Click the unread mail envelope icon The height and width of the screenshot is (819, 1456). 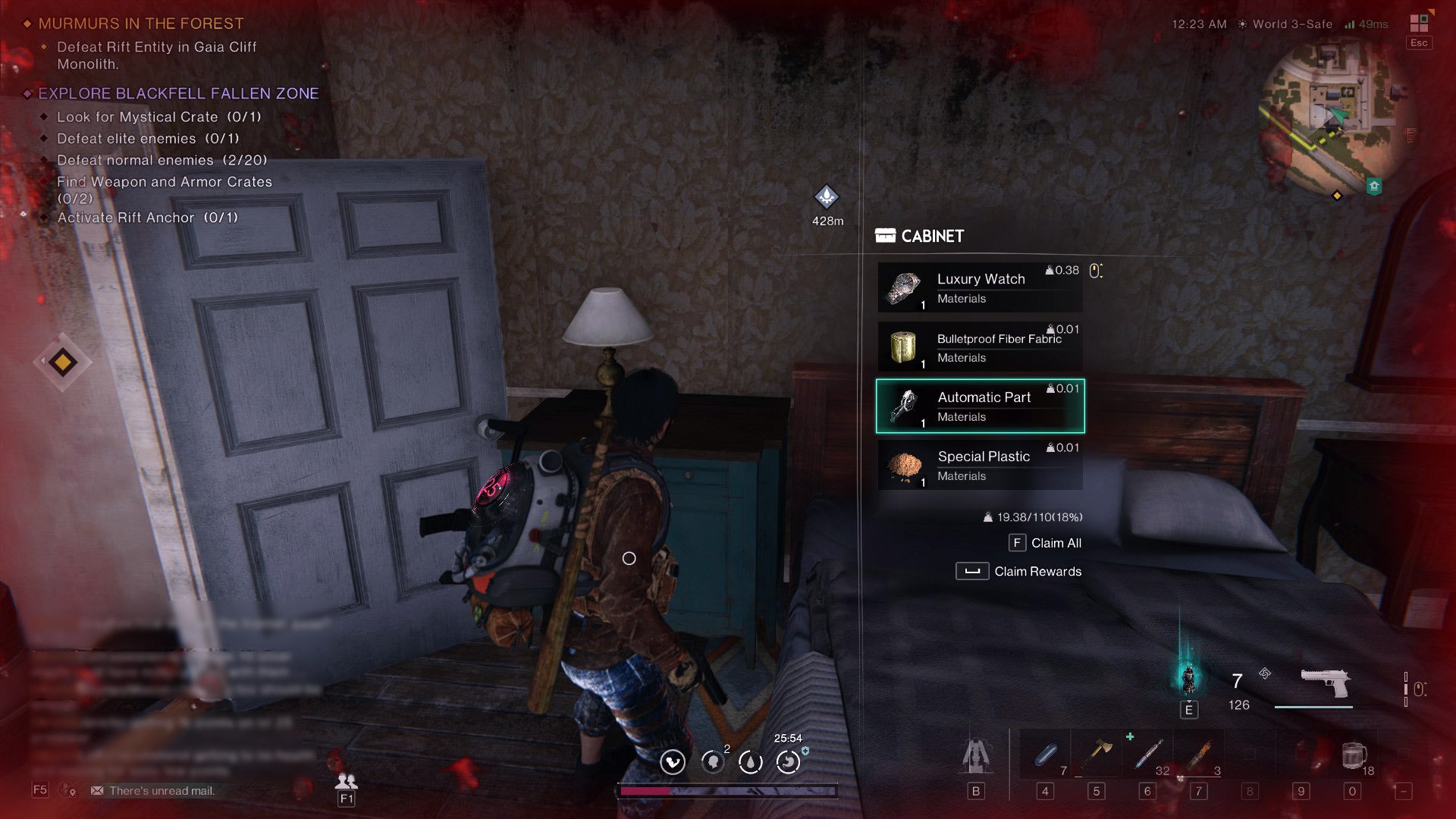click(99, 790)
